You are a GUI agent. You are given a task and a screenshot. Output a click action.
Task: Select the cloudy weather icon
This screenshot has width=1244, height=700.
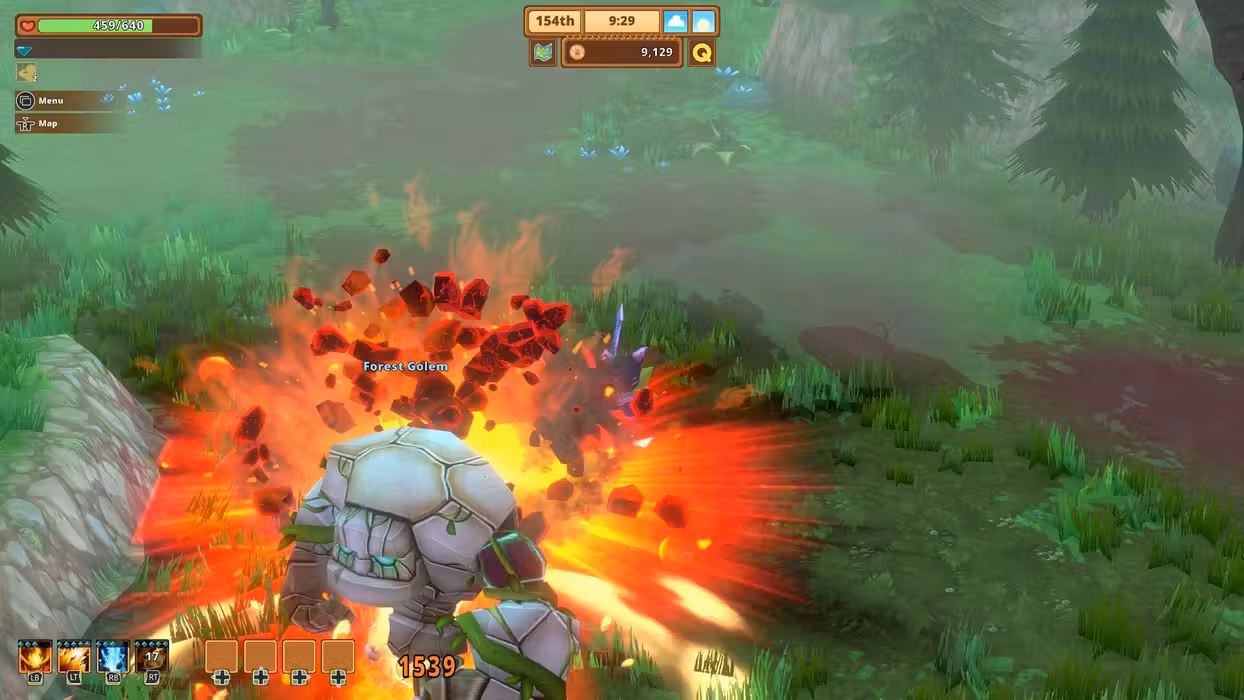(x=676, y=21)
